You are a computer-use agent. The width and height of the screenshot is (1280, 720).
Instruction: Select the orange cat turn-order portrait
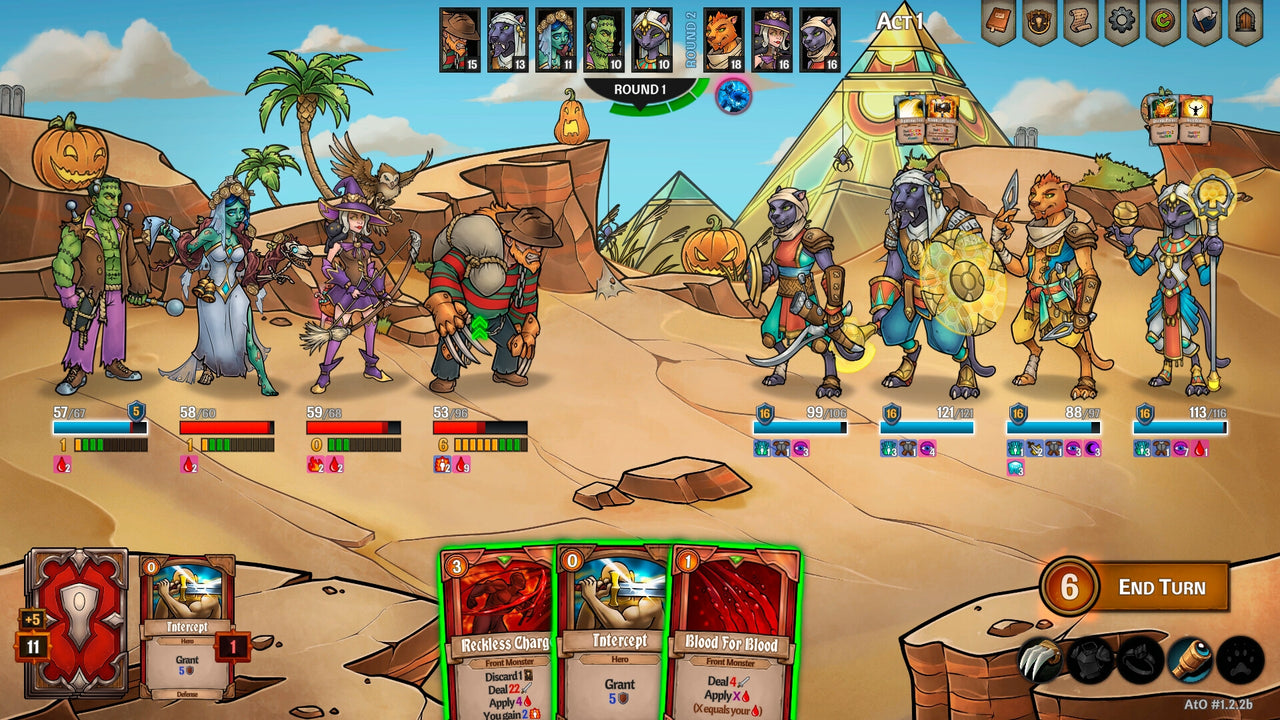click(724, 40)
